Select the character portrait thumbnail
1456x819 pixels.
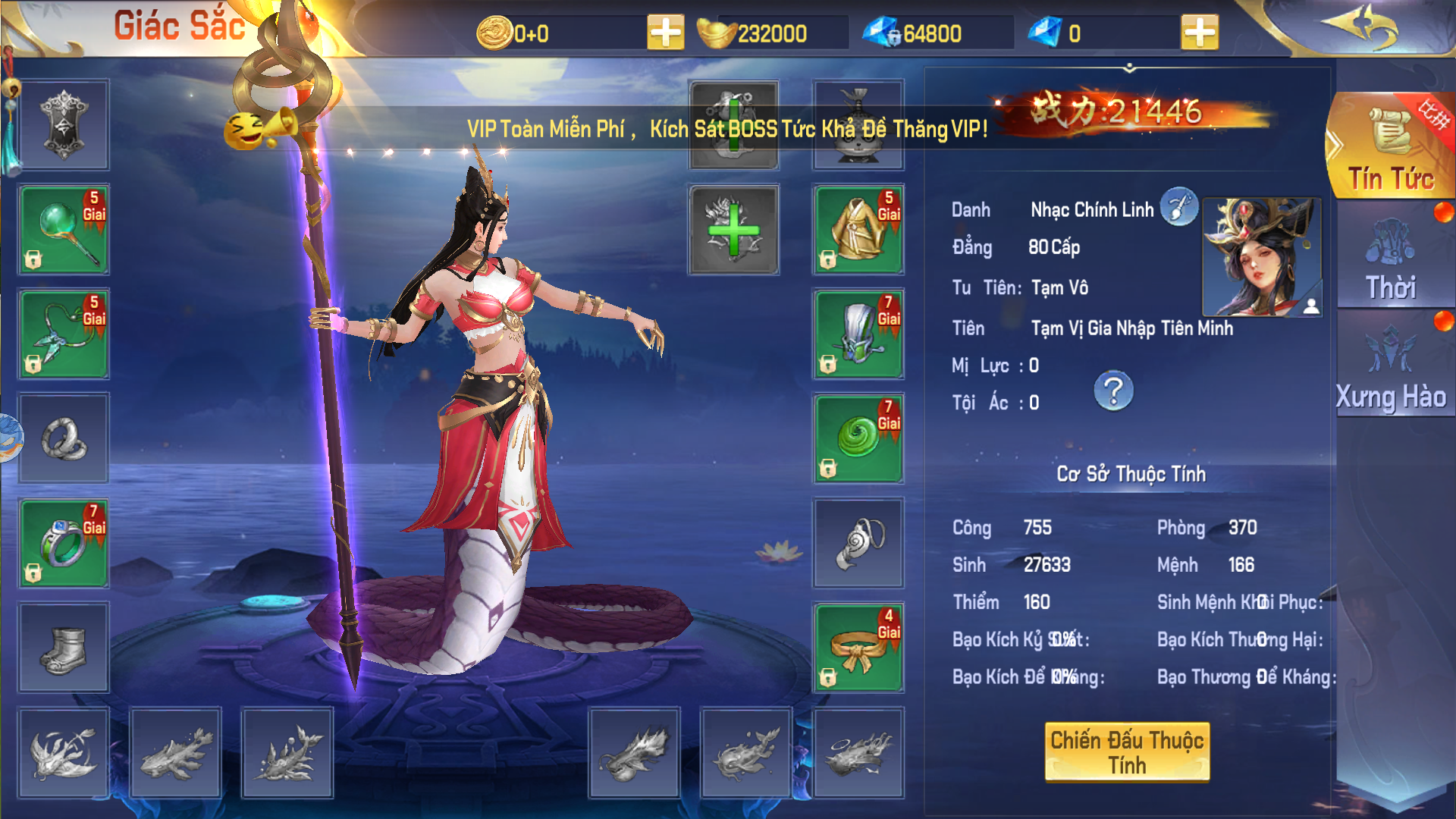click(1262, 257)
